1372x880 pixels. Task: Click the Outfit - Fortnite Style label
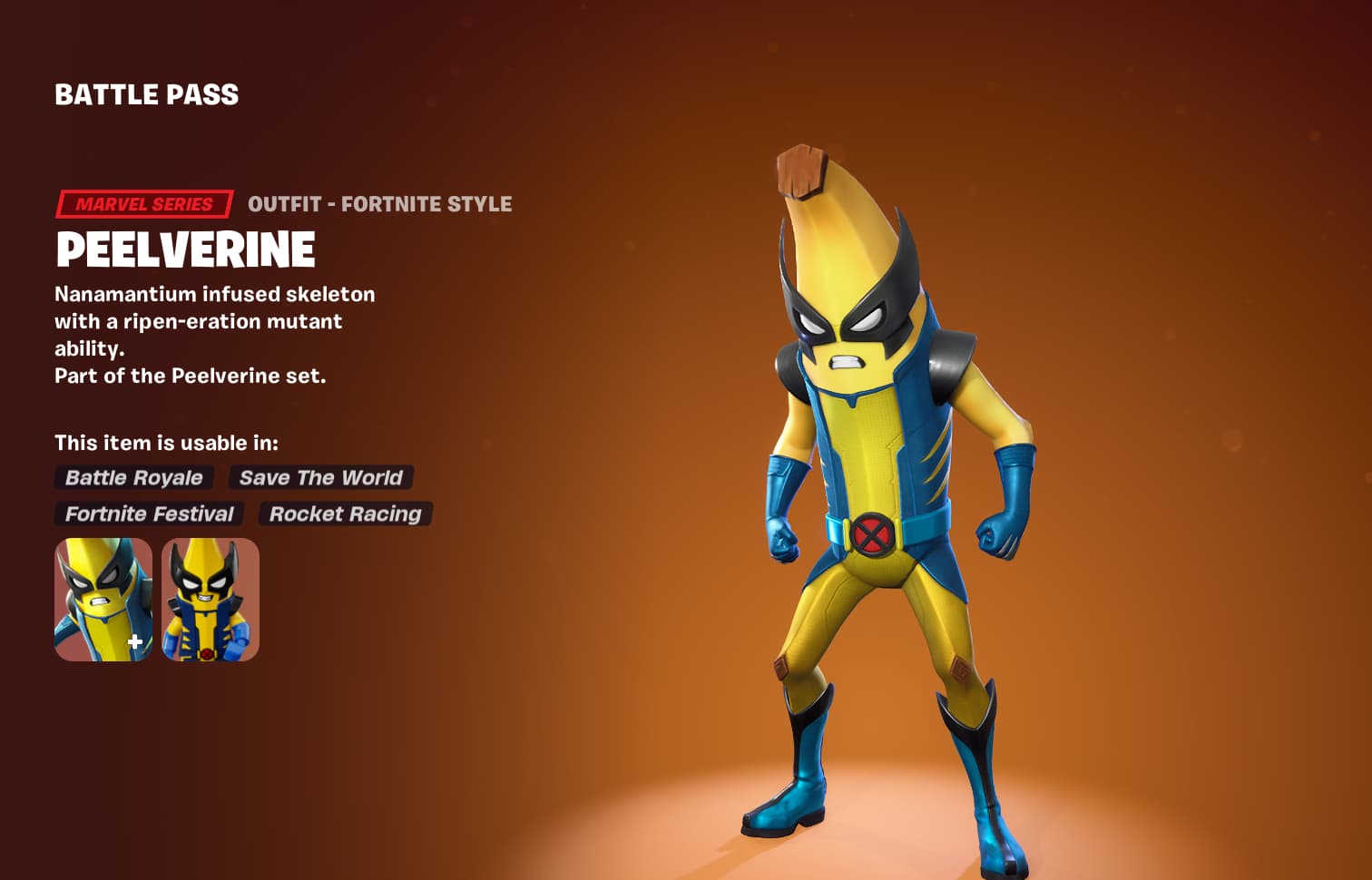pos(381,204)
